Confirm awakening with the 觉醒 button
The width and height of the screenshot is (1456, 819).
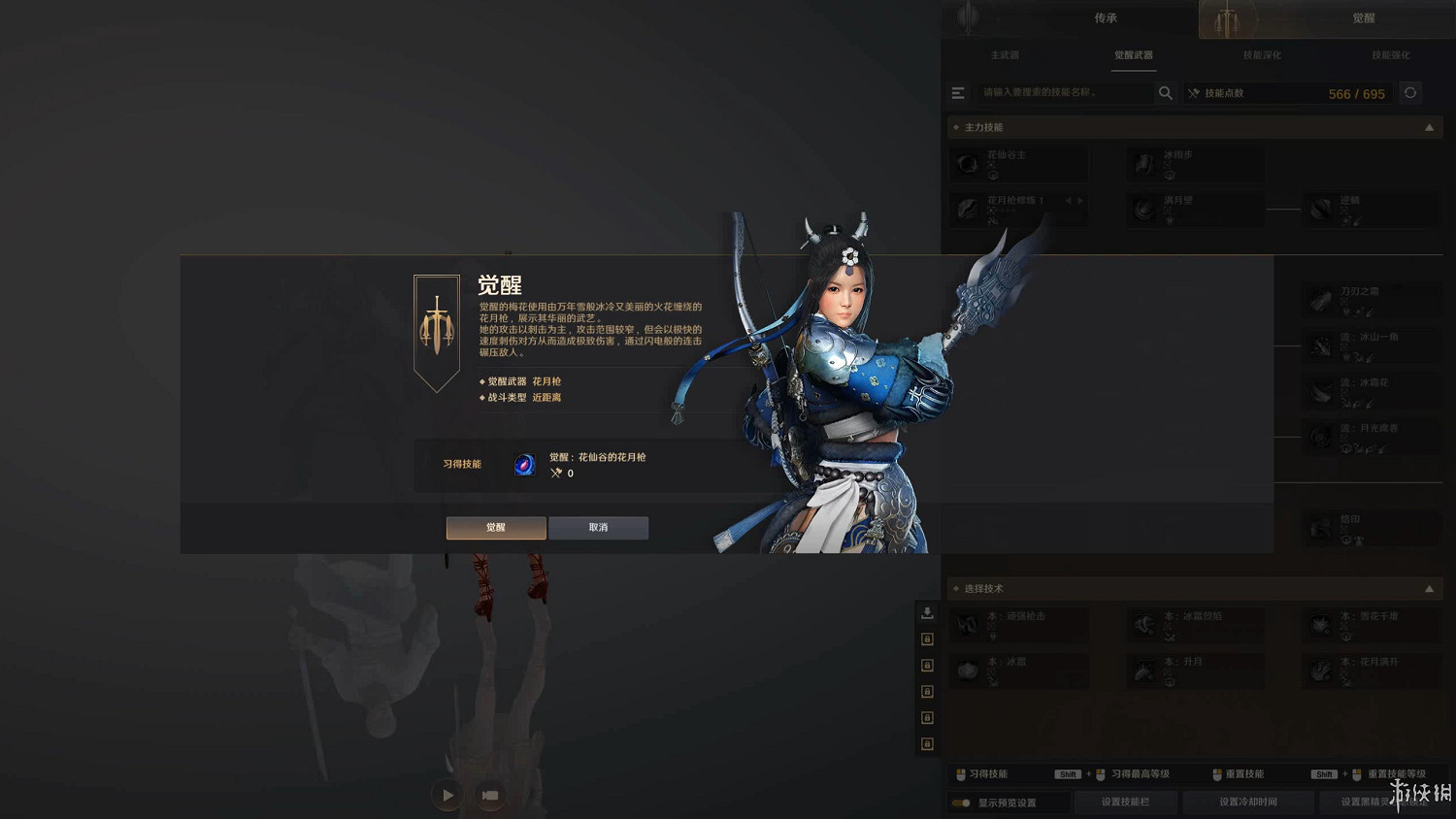coord(495,527)
